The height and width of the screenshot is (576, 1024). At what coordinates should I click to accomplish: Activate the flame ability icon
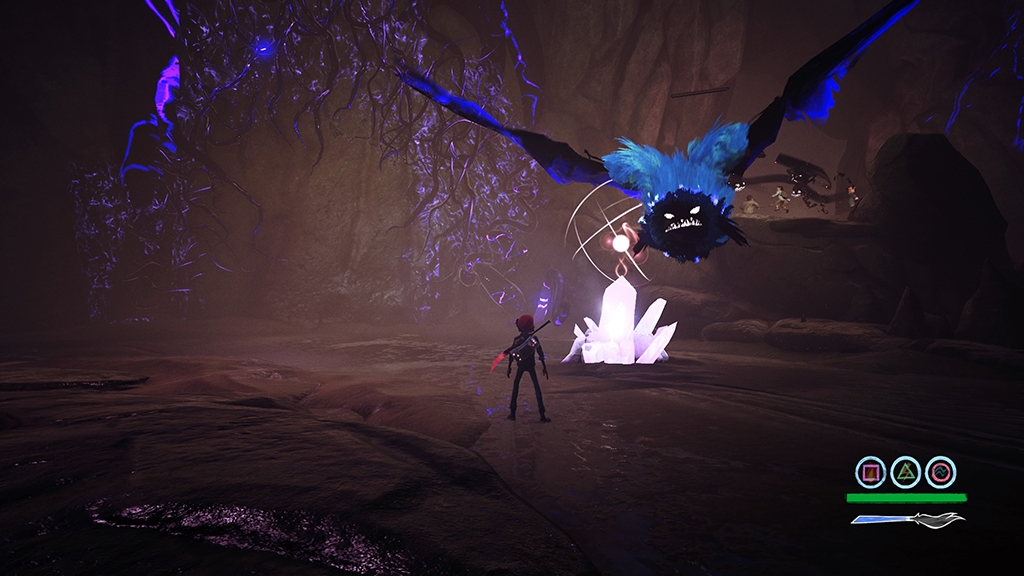tap(871, 472)
